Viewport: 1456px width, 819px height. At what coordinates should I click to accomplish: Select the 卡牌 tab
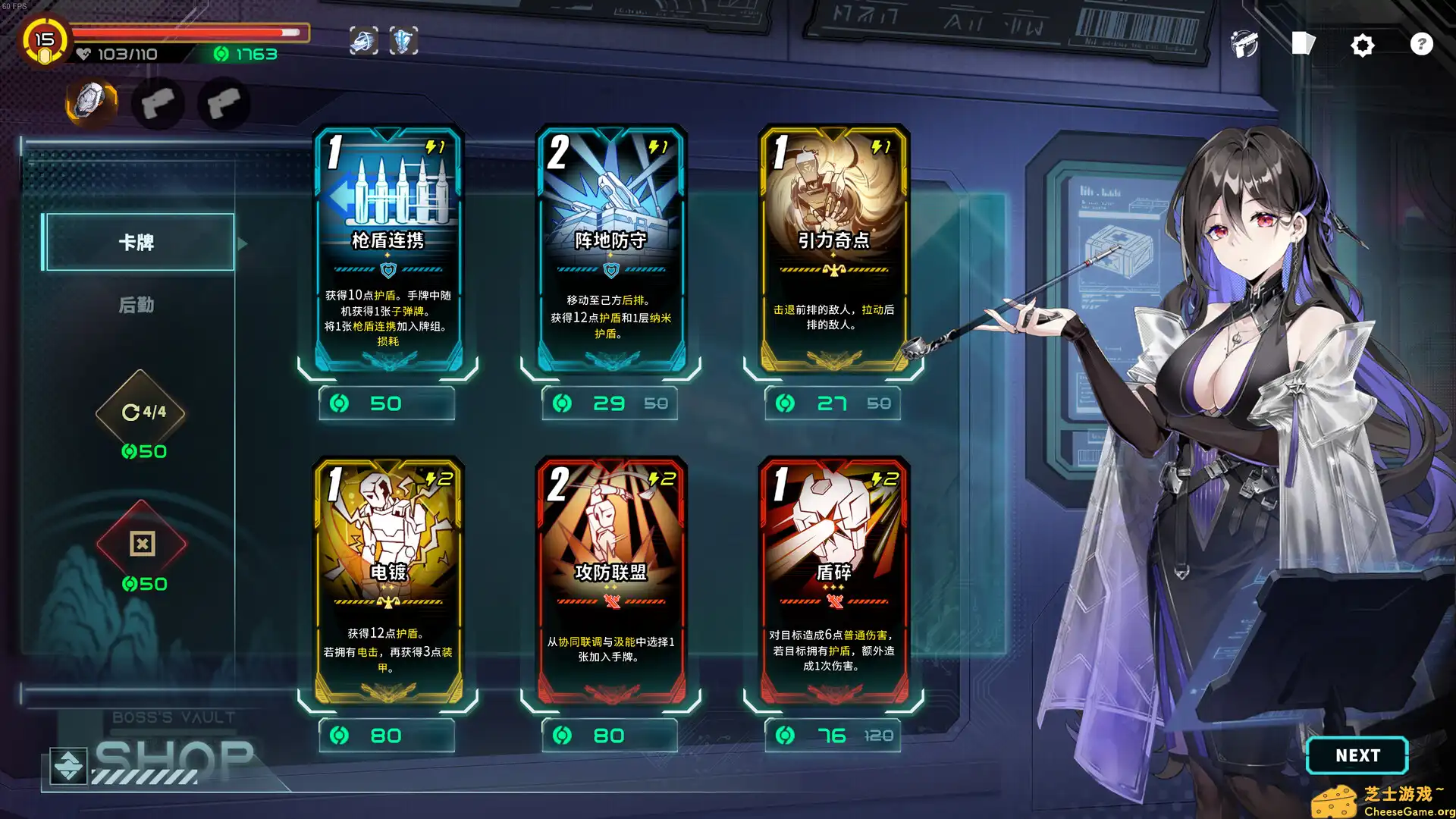138,241
